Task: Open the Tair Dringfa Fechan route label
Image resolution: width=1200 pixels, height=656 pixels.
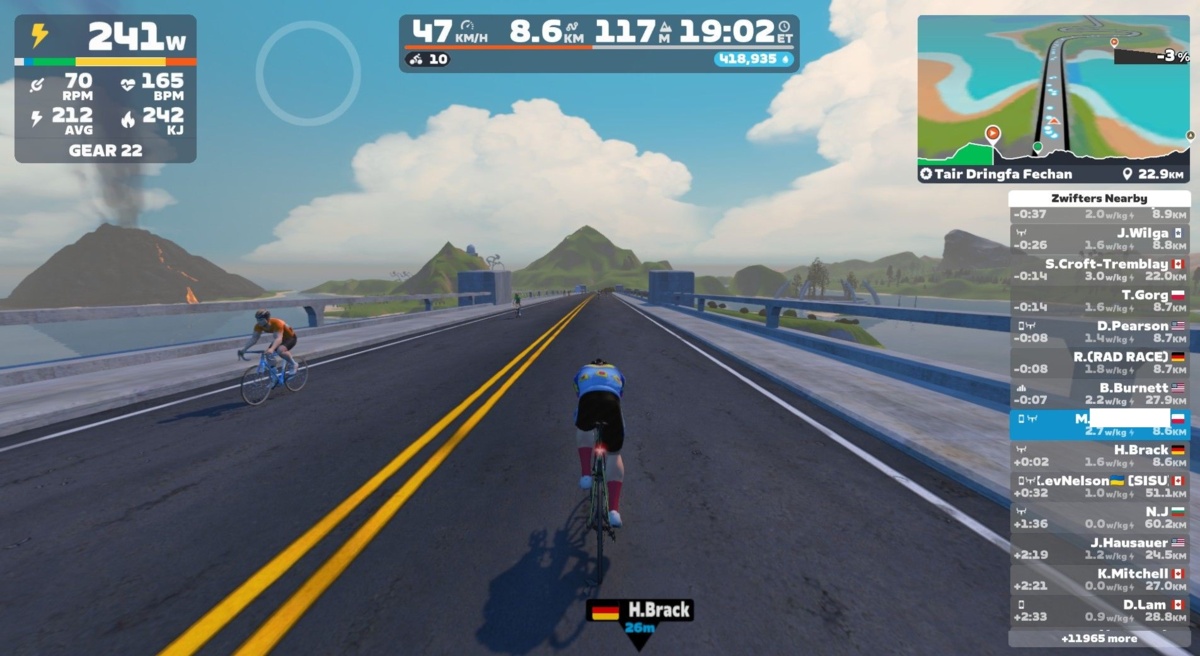Action: click(1010, 174)
